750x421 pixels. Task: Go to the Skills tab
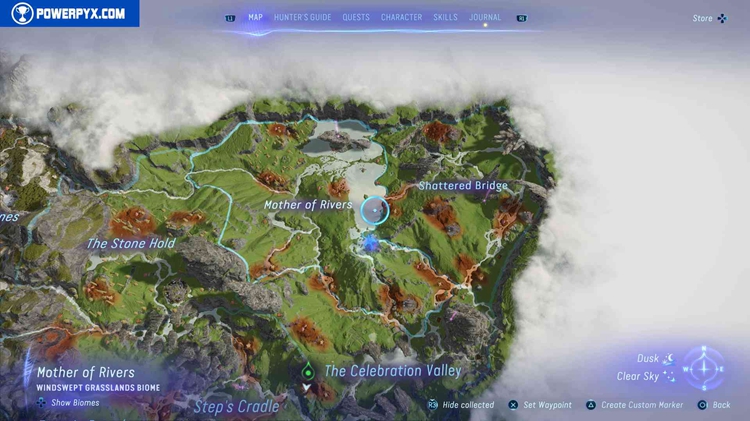point(446,17)
